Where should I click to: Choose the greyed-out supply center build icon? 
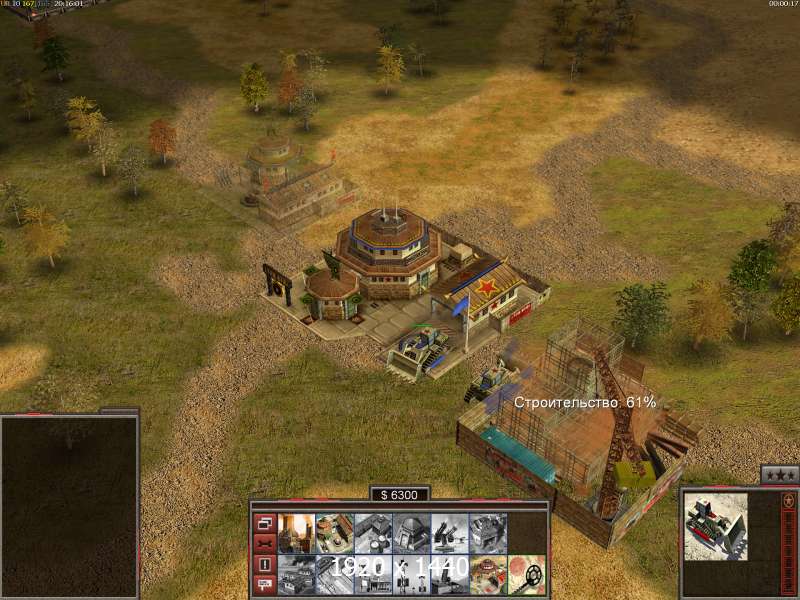(x=372, y=533)
